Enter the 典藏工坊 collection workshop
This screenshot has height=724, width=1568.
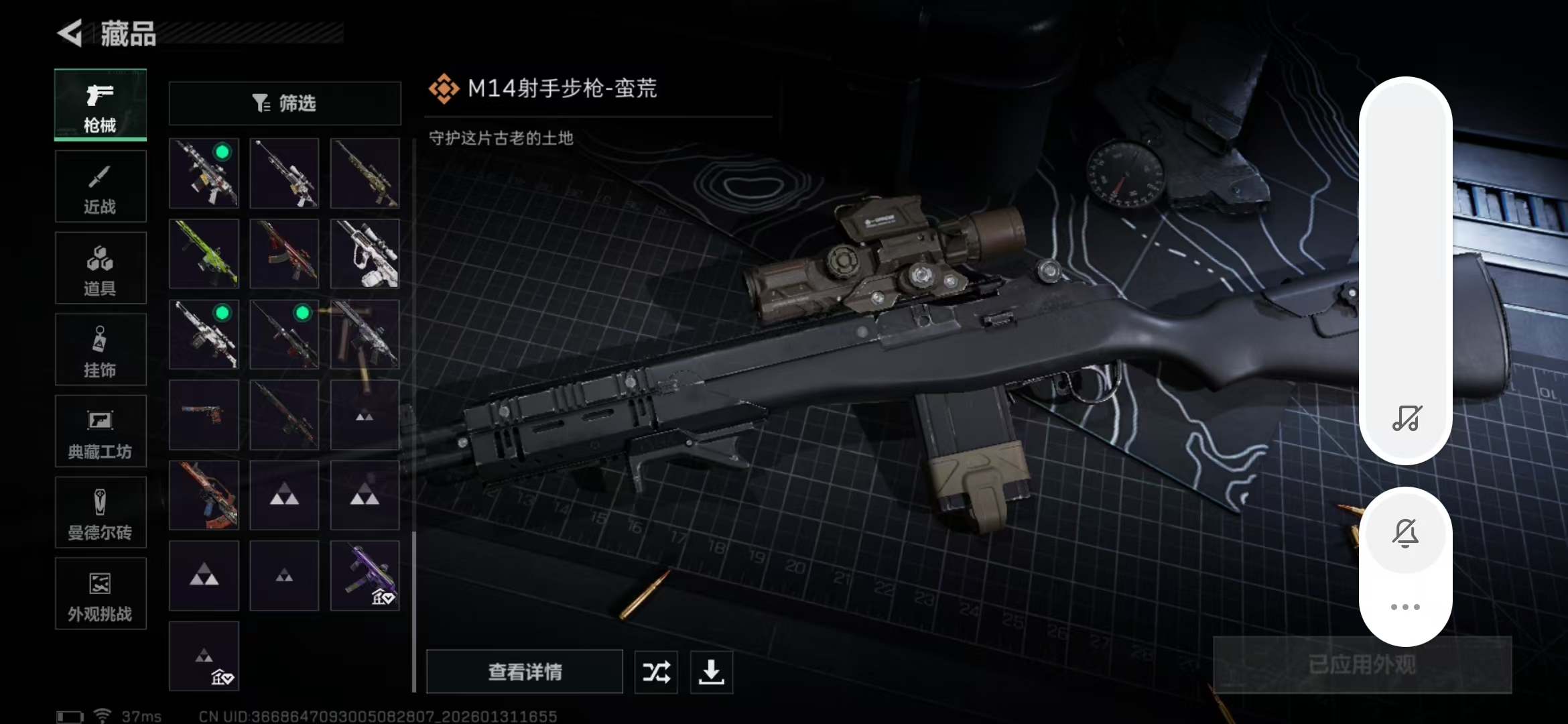point(100,431)
